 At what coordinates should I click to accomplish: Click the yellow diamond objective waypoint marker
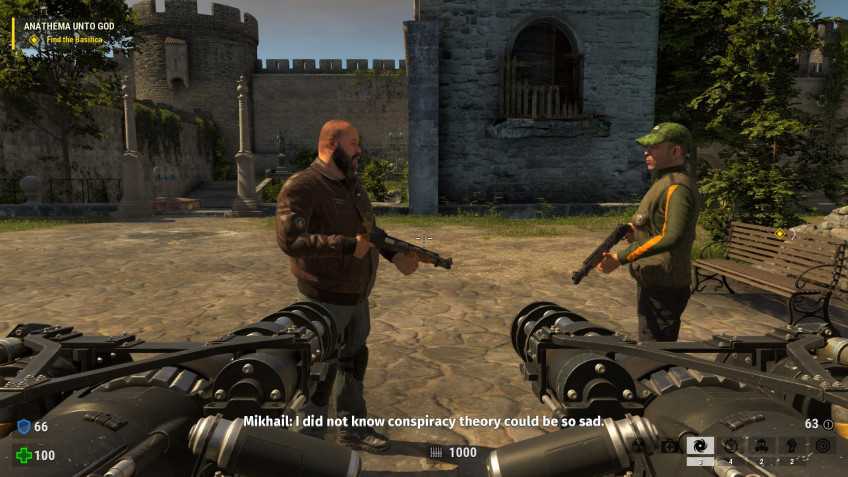pyautogui.click(x=780, y=234)
